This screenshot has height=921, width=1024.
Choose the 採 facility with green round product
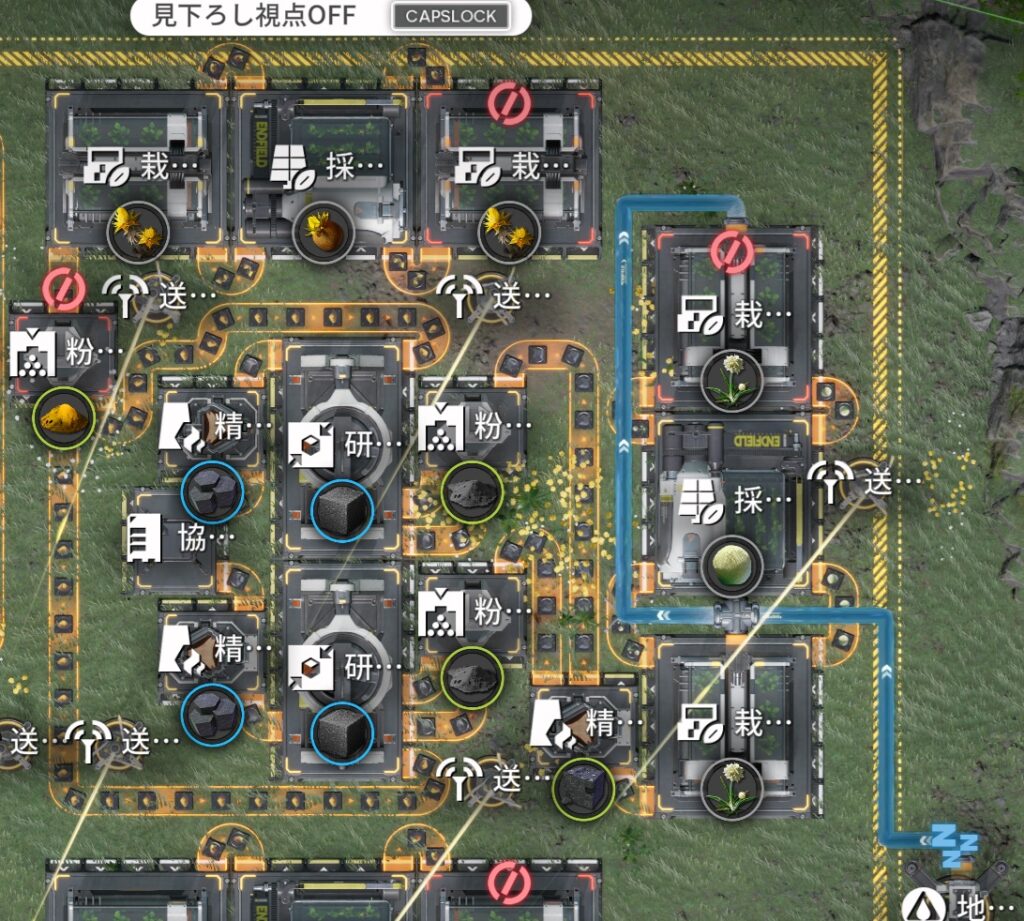pos(731,522)
